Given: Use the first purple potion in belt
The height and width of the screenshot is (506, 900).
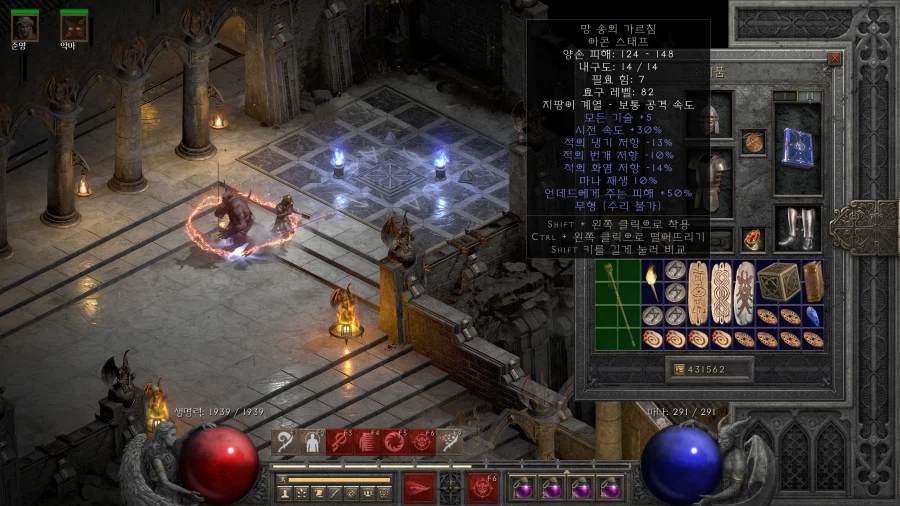Looking at the screenshot, I should (524, 488).
